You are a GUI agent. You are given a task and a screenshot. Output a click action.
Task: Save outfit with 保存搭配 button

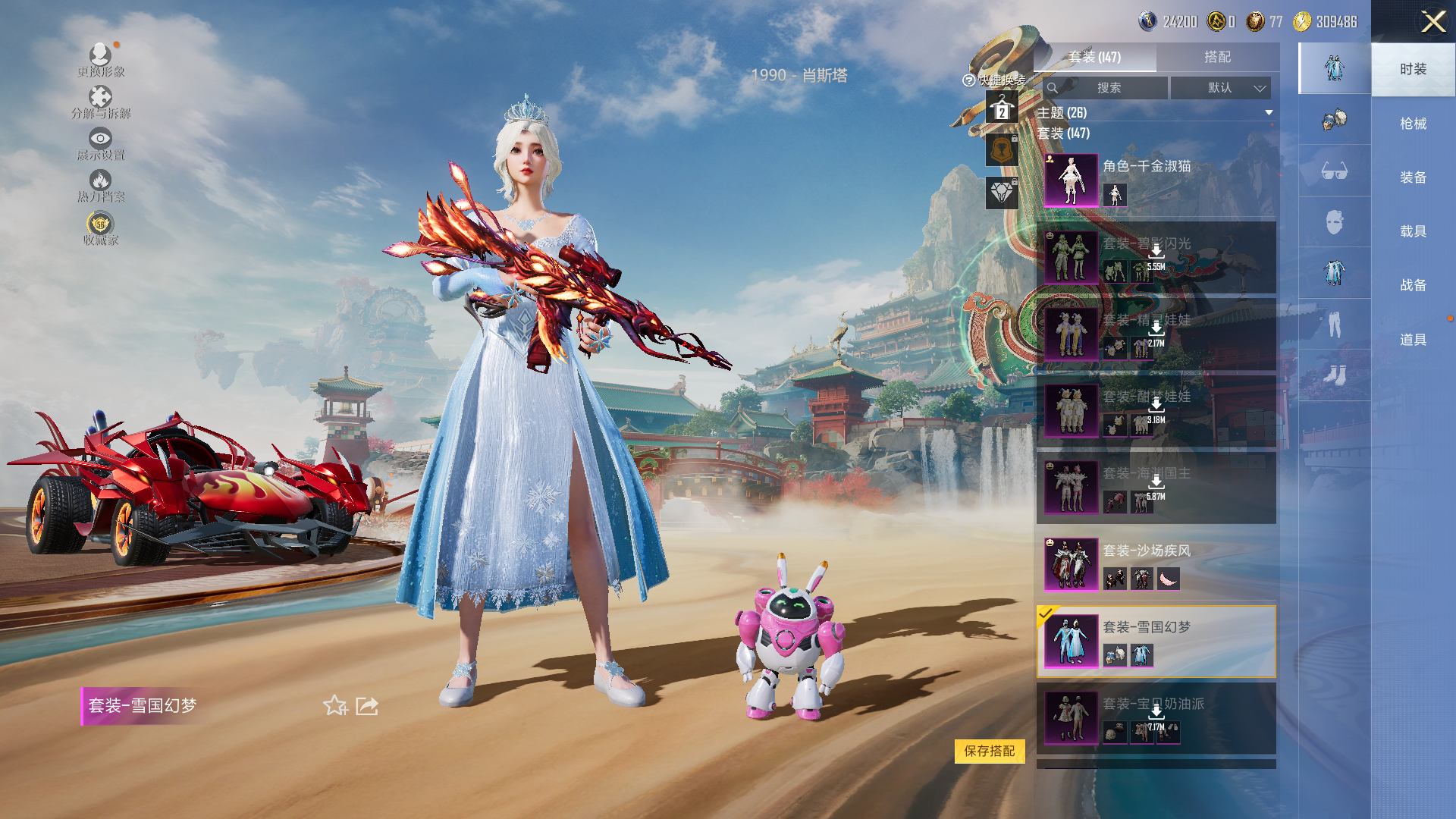(x=989, y=751)
